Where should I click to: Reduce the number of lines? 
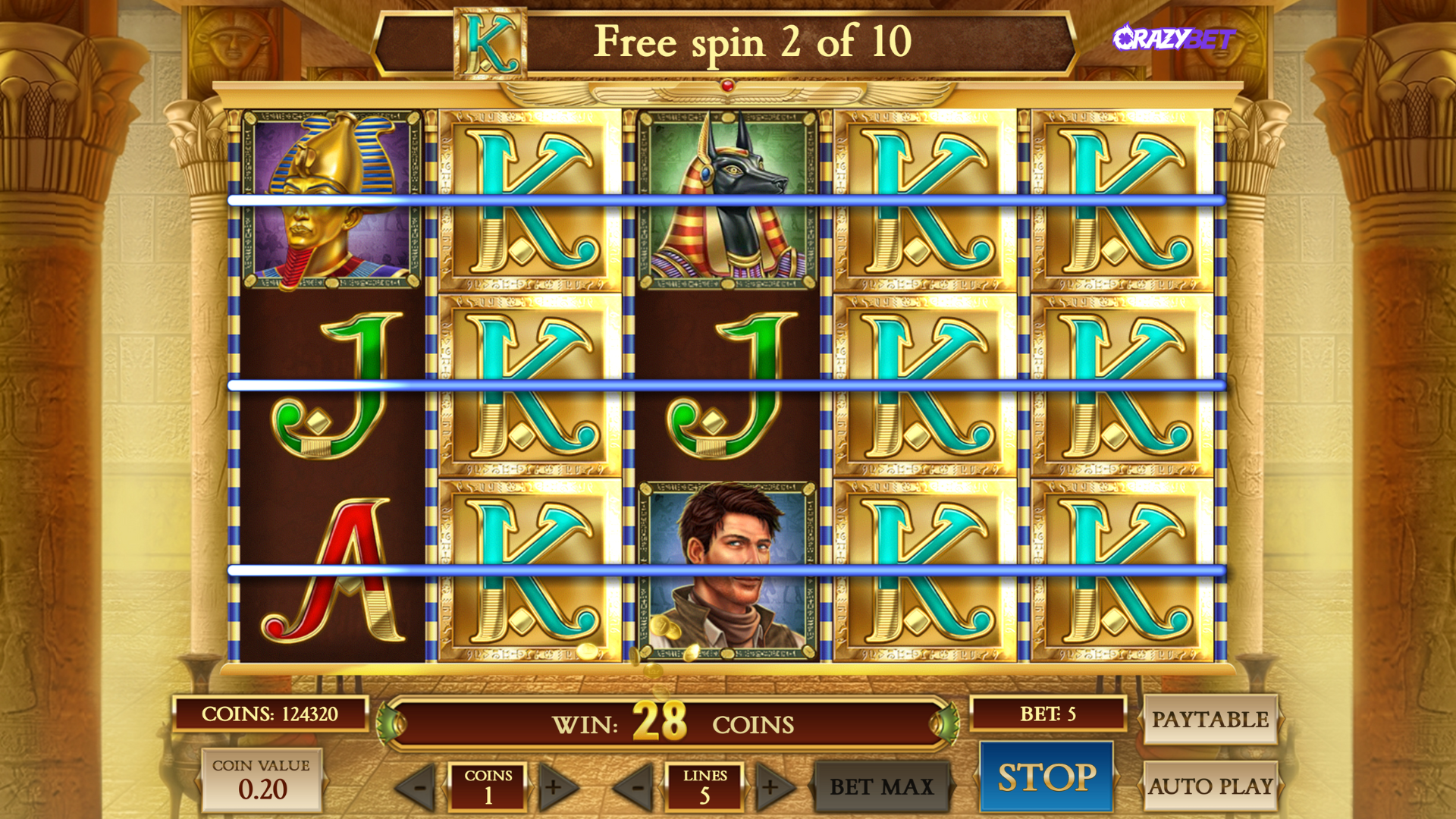(x=635, y=787)
